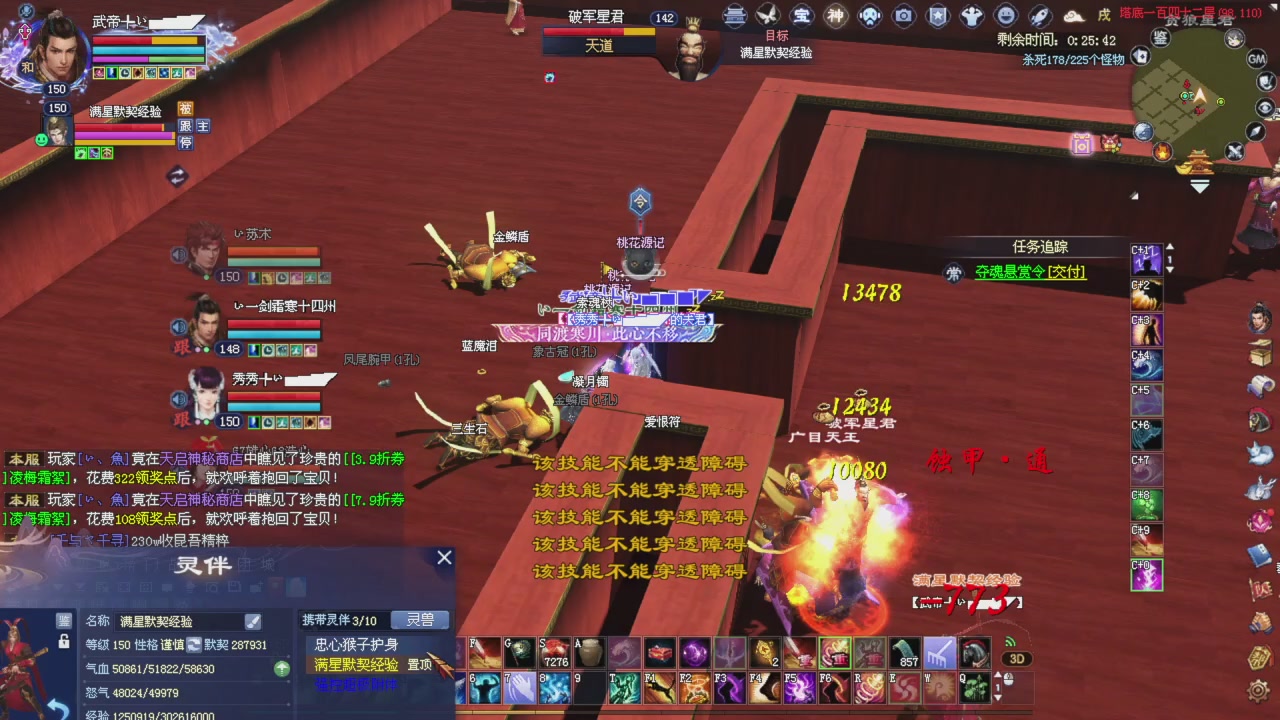Click the 鉴 icon in the 灵伴 panel
Image resolution: width=1280 pixels, height=720 pixels.
pyautogui.click(x=63, y=619)
